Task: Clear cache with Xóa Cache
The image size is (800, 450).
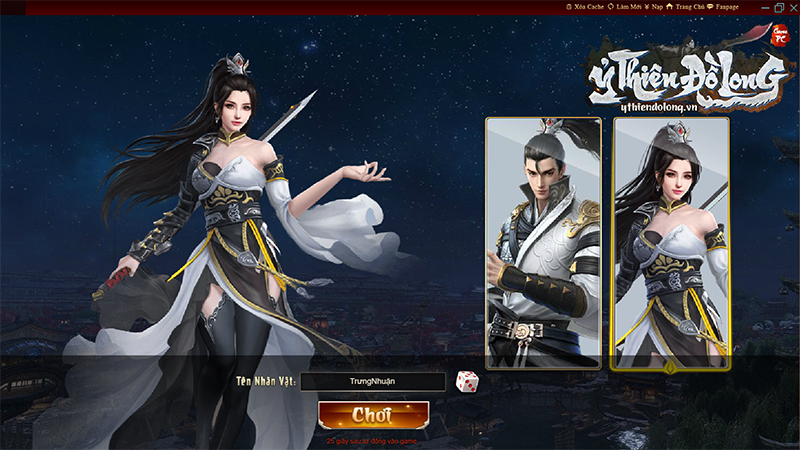Action: pos(586,6)
